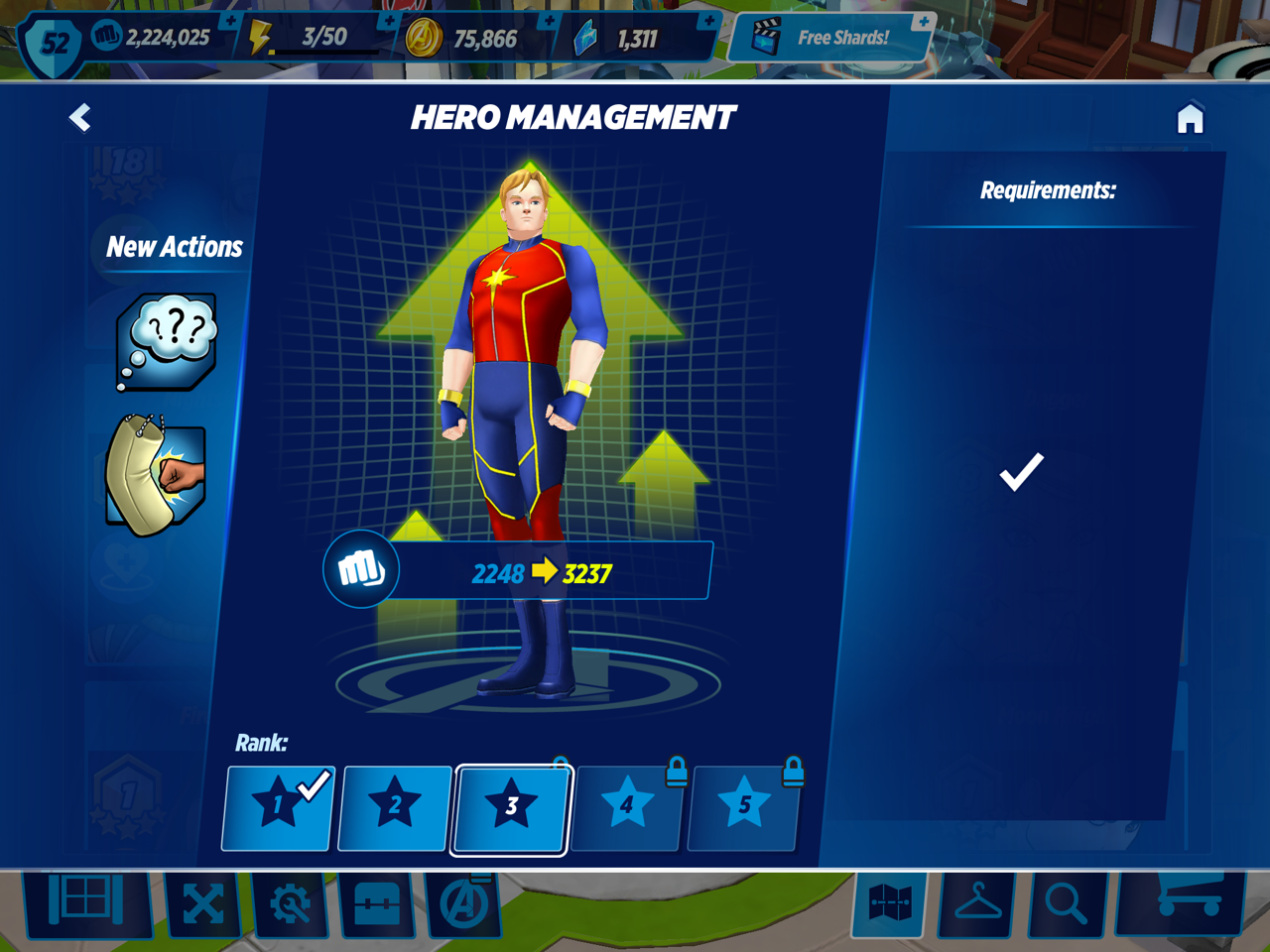Open the Free Shards! offer
This screenshot has height=952, width=1270.
[x=829, y=39]
